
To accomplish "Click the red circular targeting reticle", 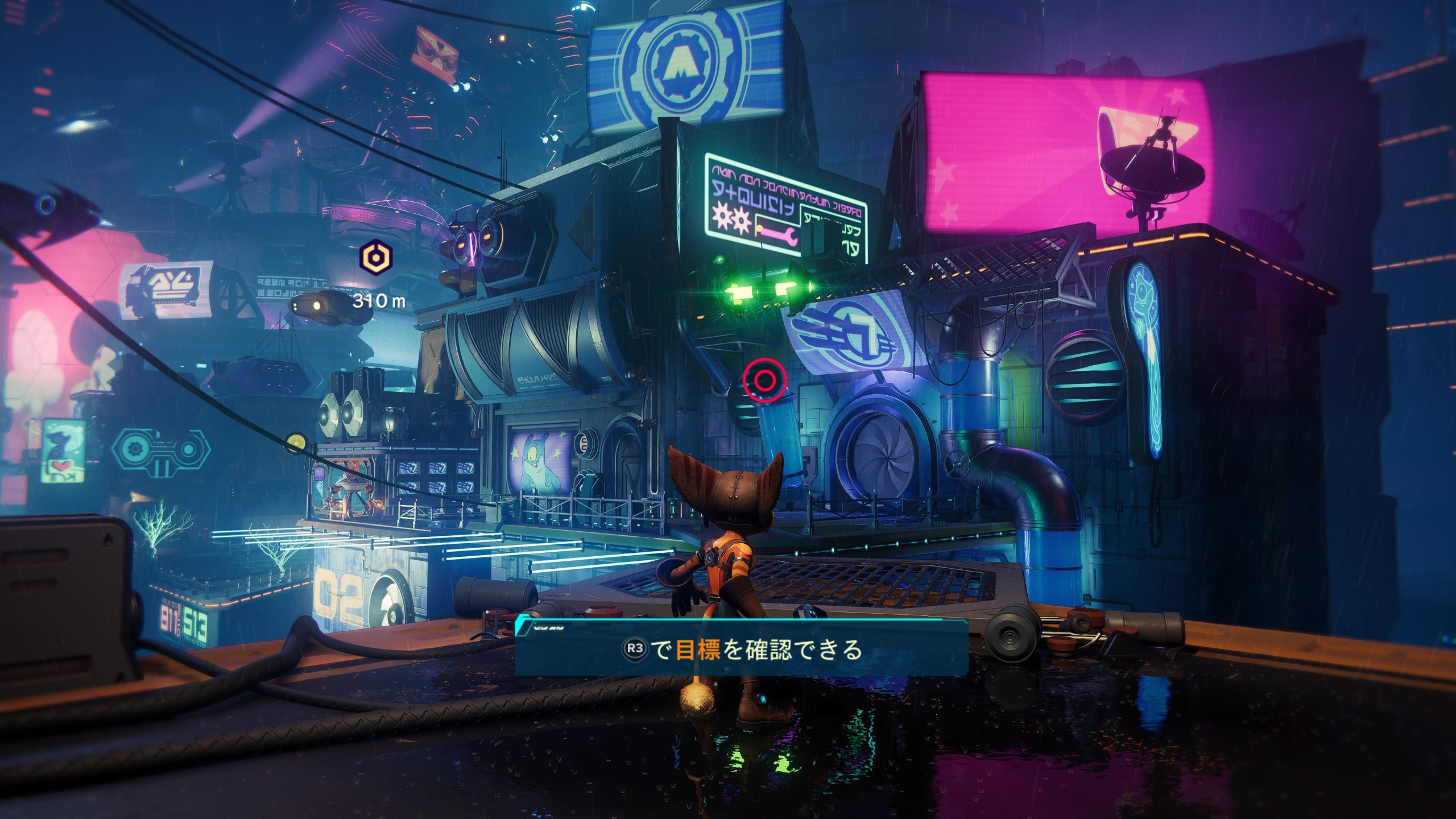I will pos(765,379).
